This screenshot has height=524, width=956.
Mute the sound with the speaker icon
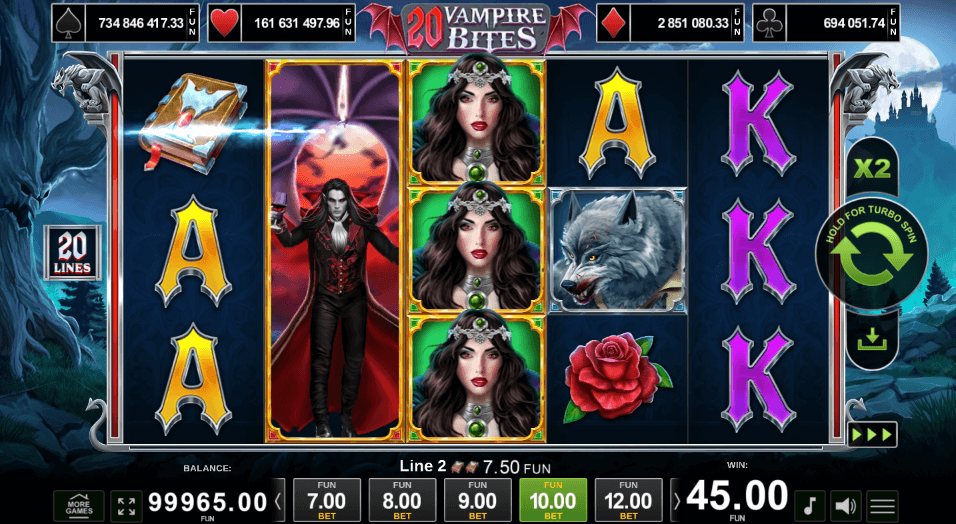847,505
